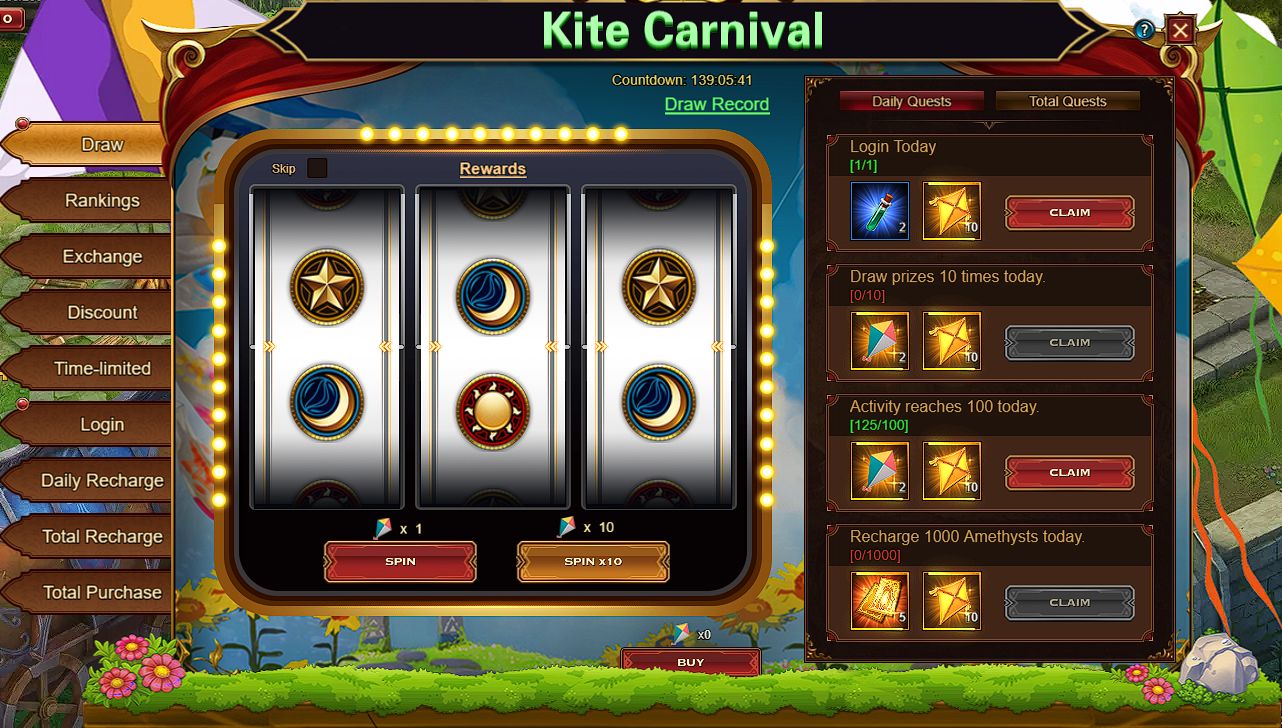
Task: Switch to the Exchange tab
Action: coord(101,257)
